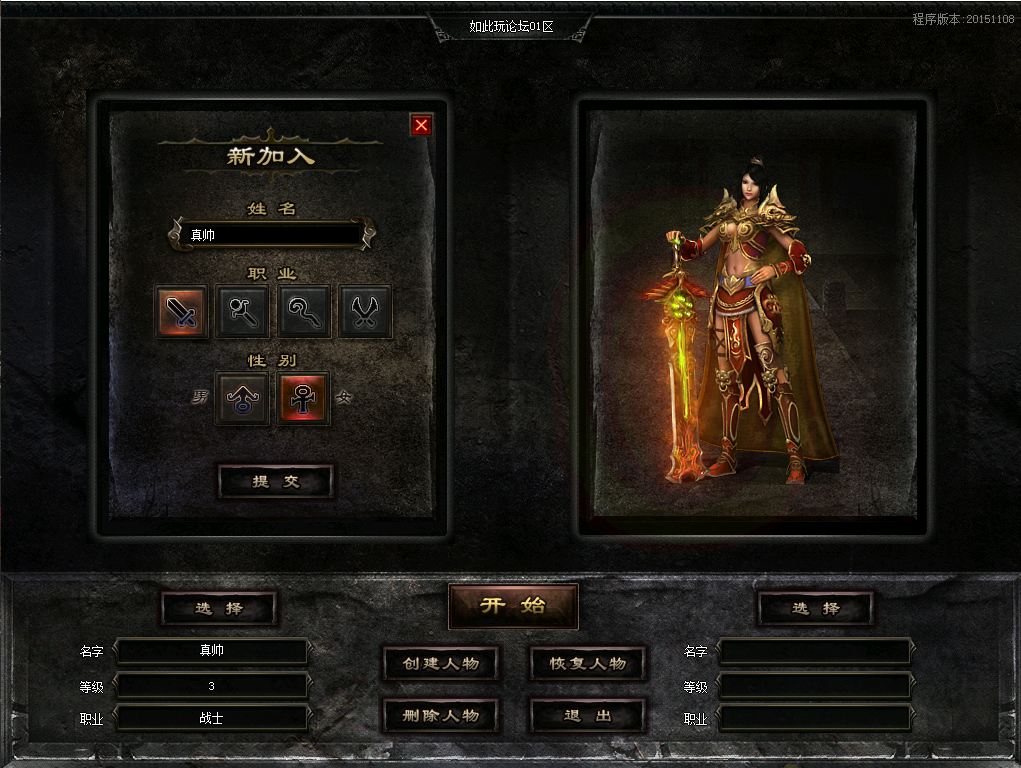Viewport: 1021px width, 768px height.
Task: Choose the mage wand class icon
Action: click(x=243, y=312)
